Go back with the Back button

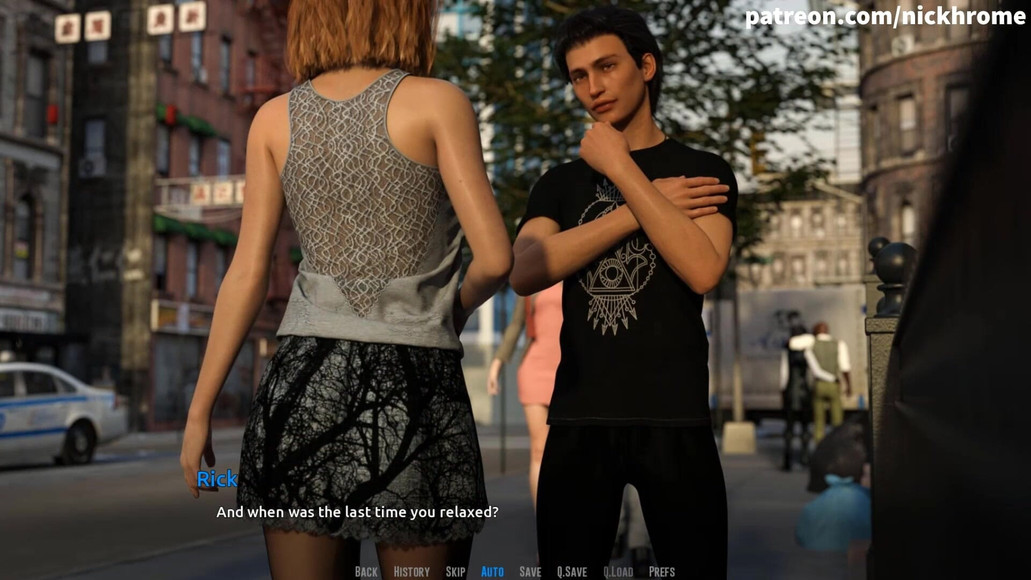pyautogui.click(x=366, y=572)
